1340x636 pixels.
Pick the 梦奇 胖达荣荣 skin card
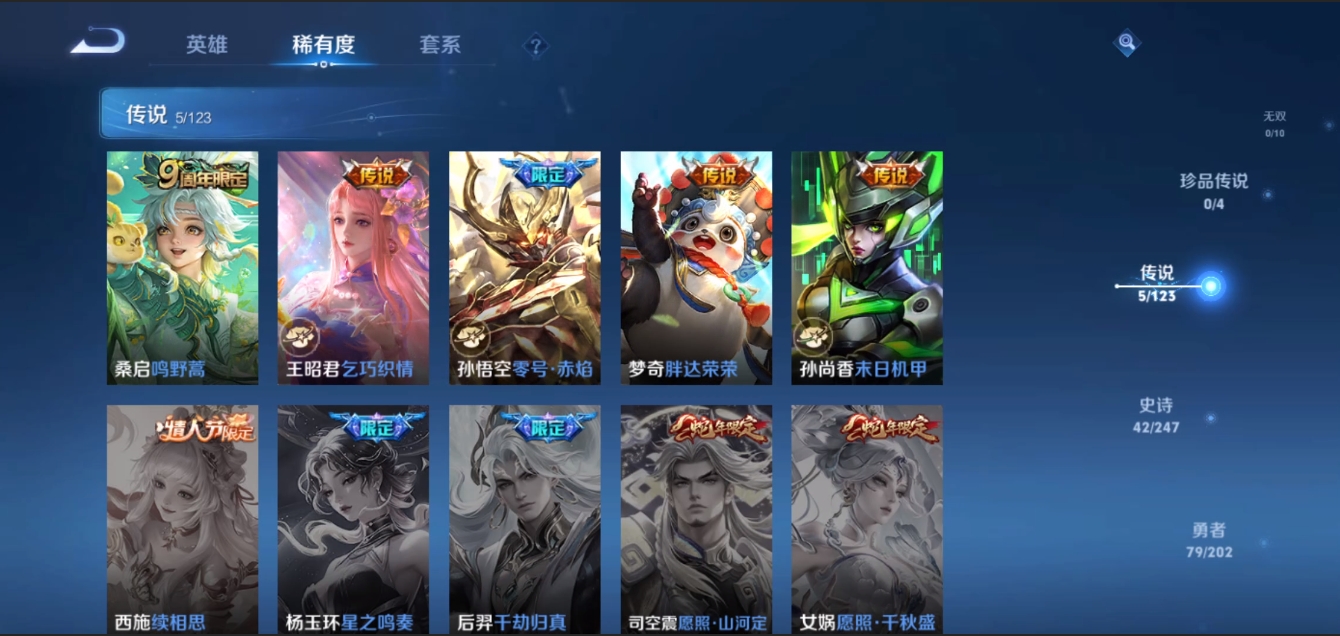(696, 267)
